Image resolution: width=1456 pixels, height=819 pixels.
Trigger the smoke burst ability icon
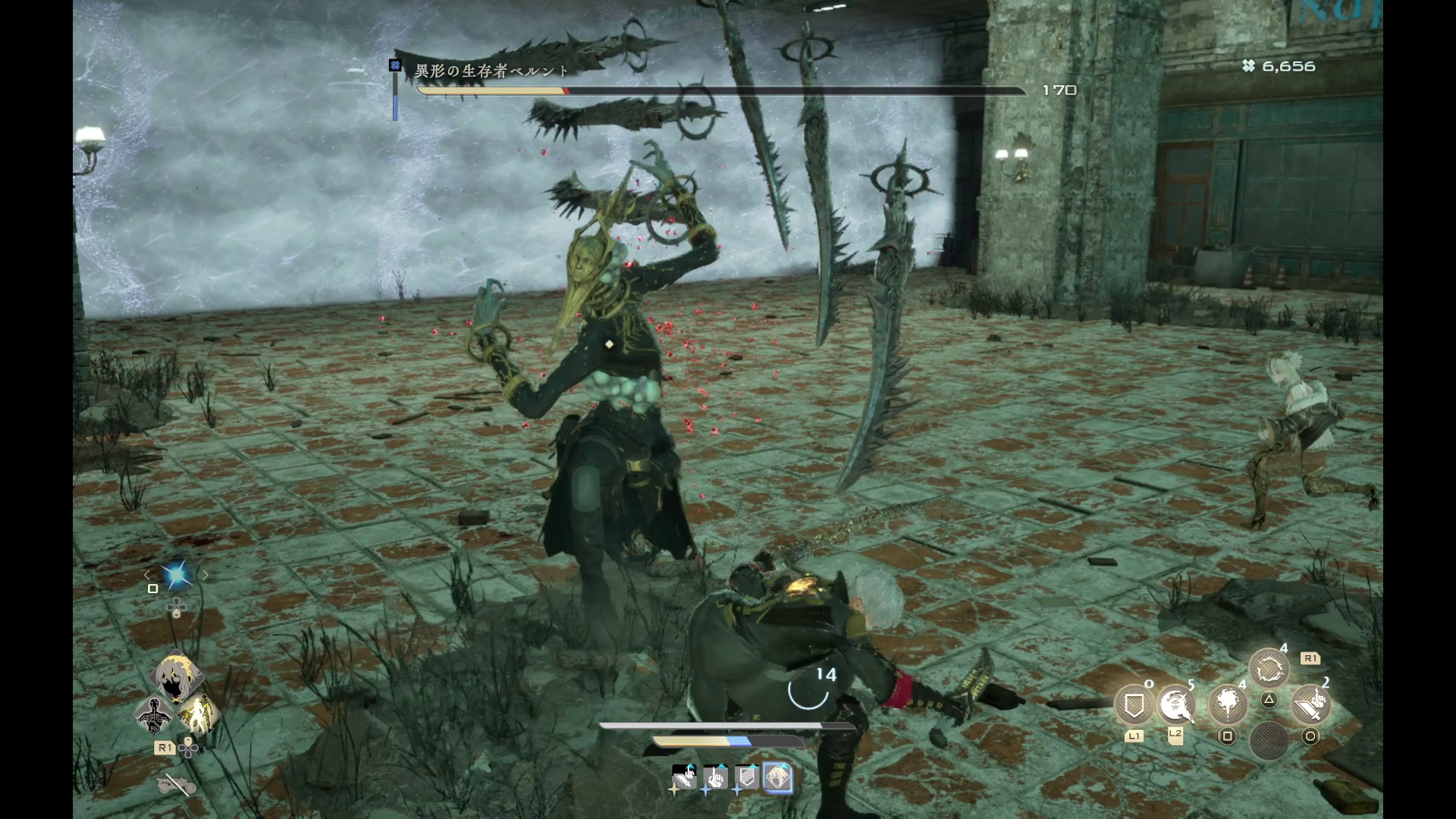click(1227, 706)
